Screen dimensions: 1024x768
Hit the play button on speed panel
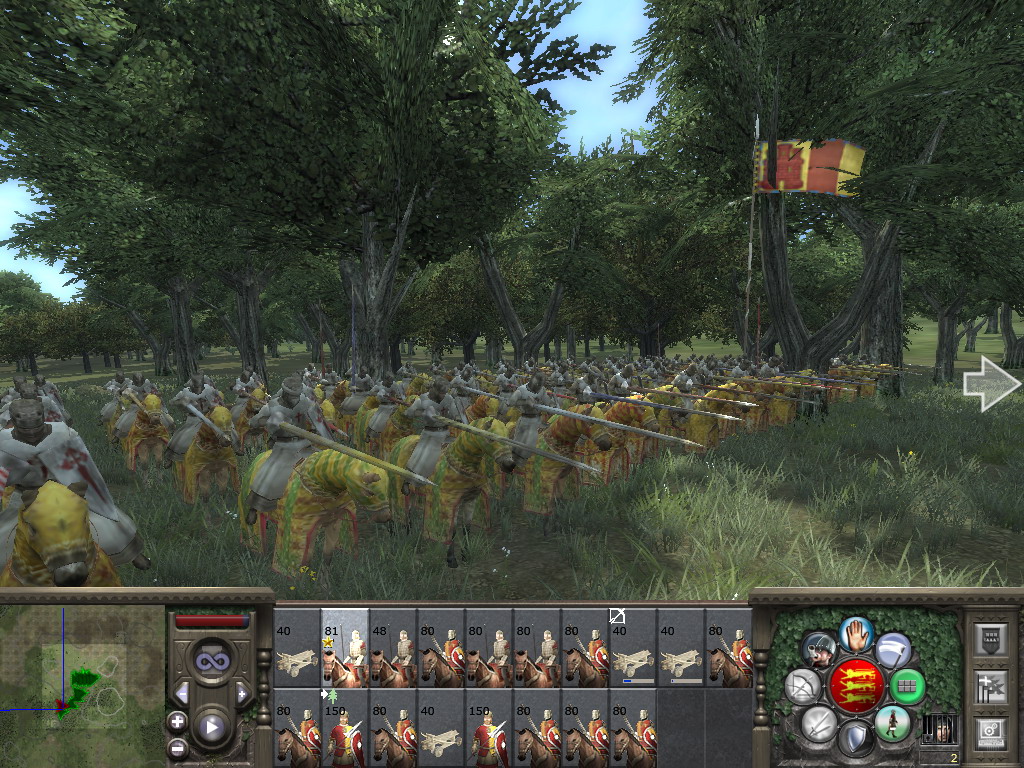coord(211,727)
